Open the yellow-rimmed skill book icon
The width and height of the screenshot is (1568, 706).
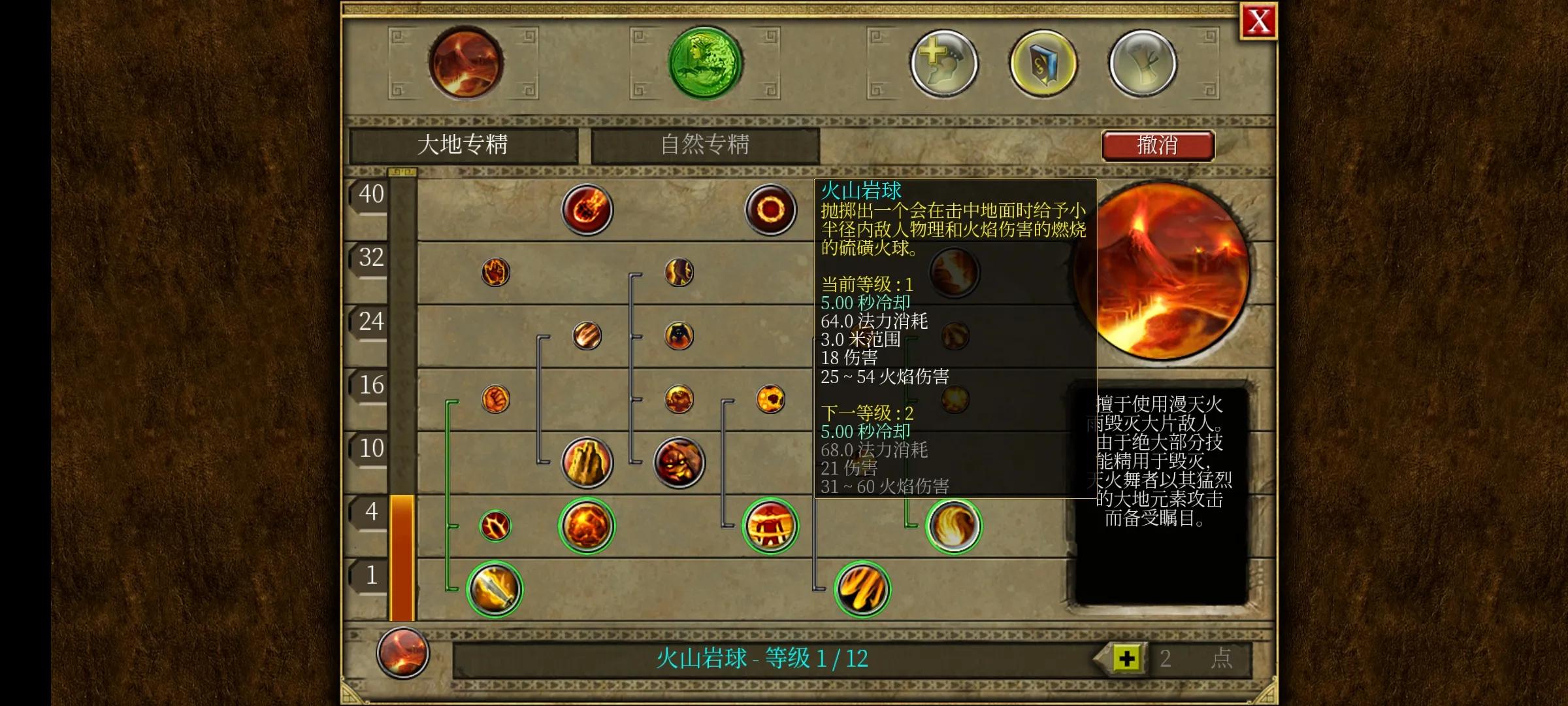tap(1042, 63)
